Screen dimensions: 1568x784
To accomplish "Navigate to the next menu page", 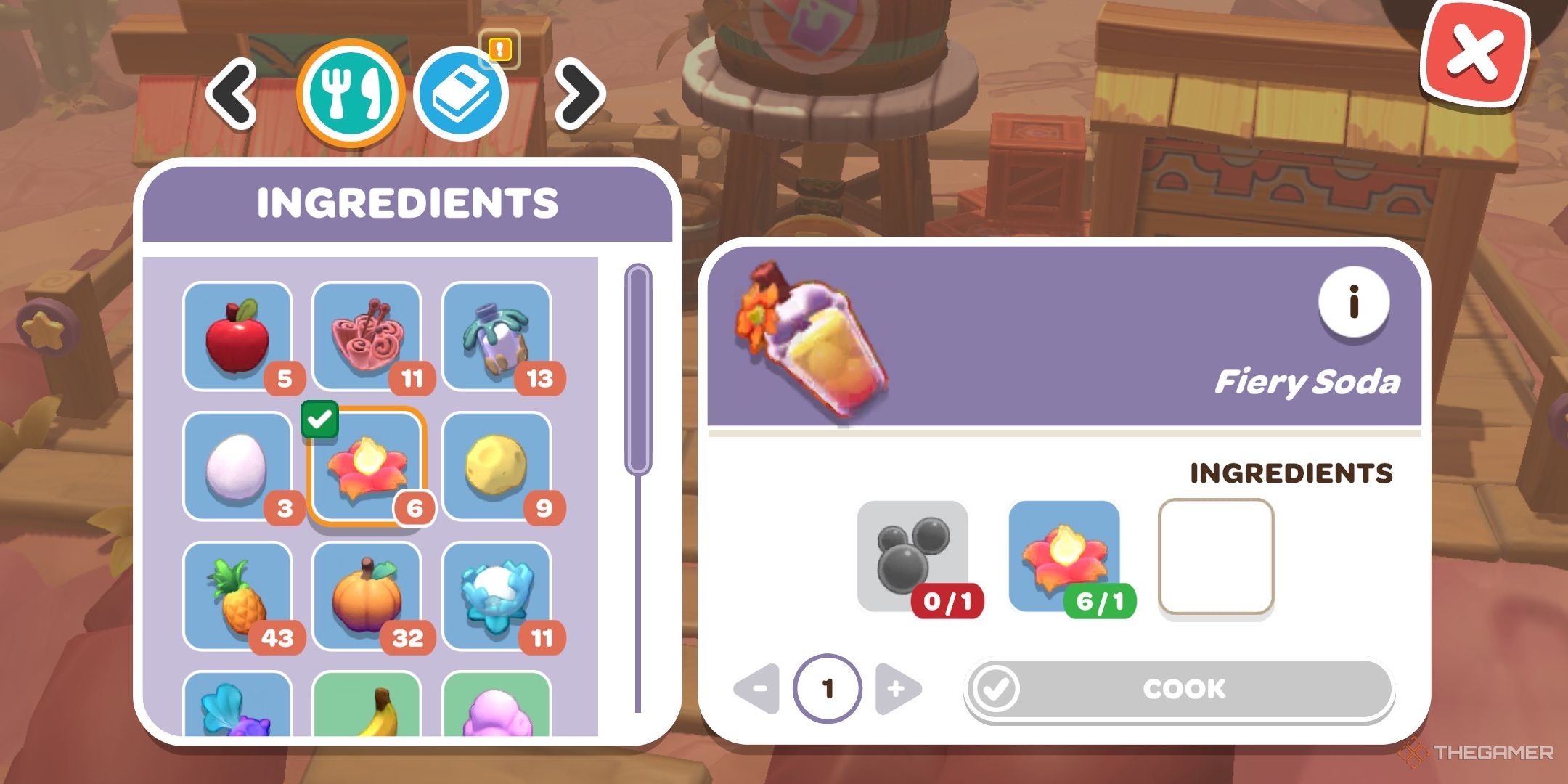I will click(577, 94).
